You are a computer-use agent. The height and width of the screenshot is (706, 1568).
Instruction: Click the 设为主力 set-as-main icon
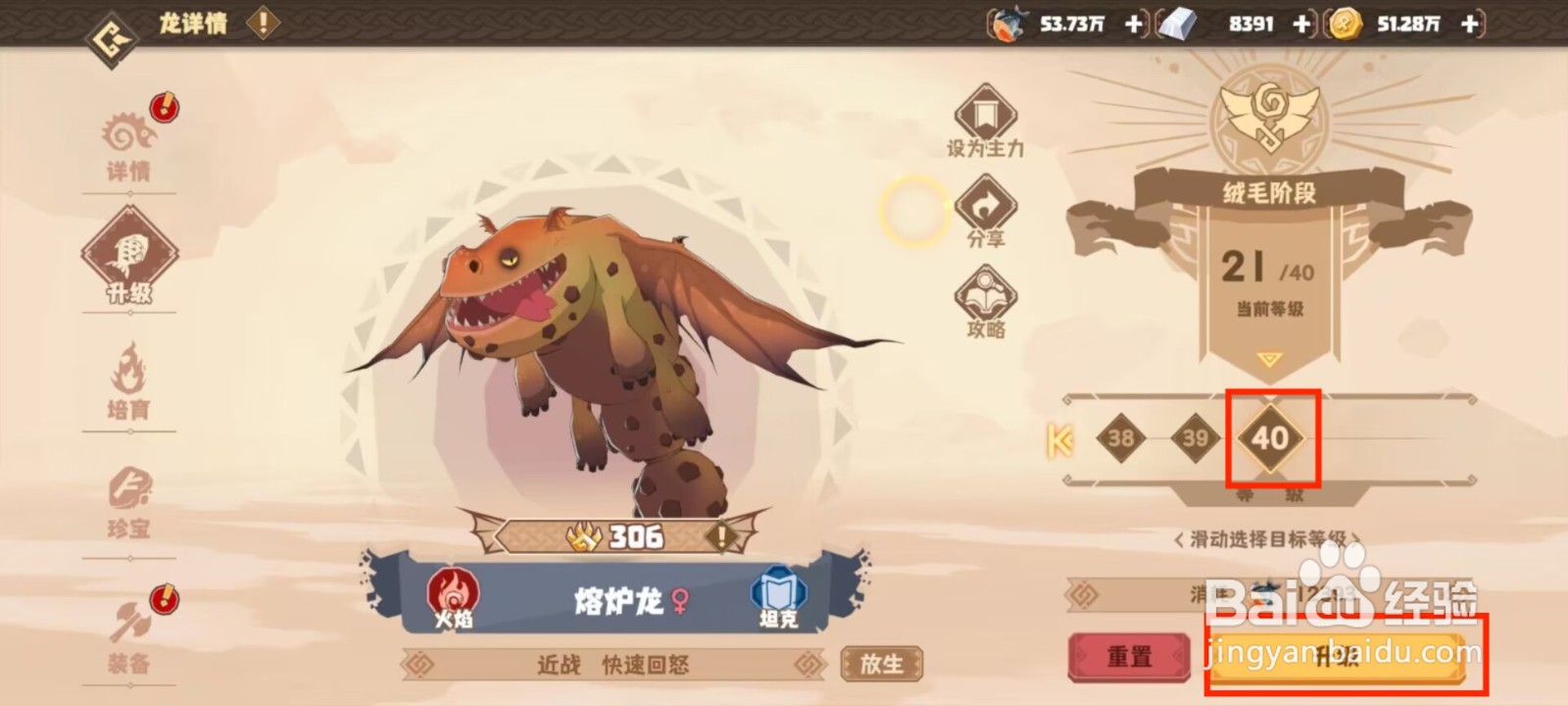(x=985, y=115)
